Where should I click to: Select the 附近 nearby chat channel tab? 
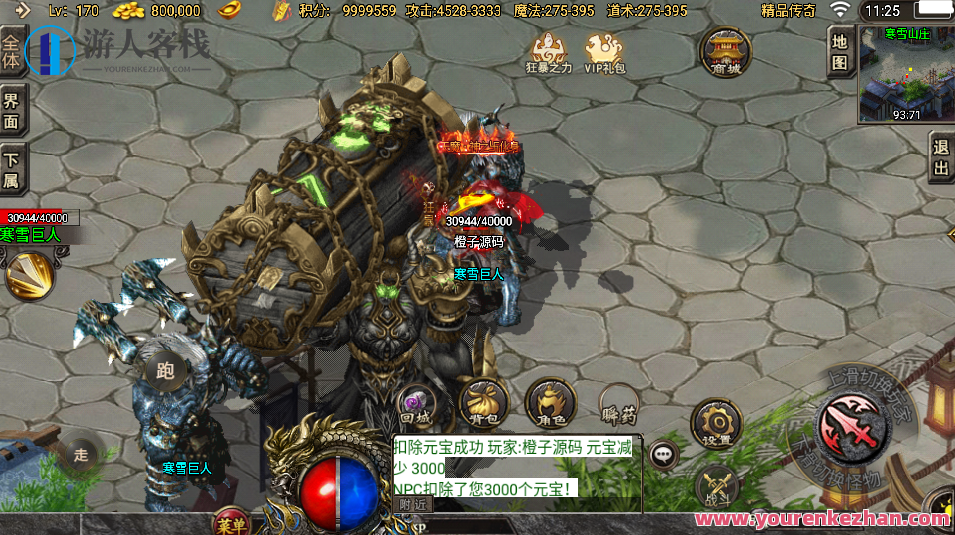click(413, 505)
